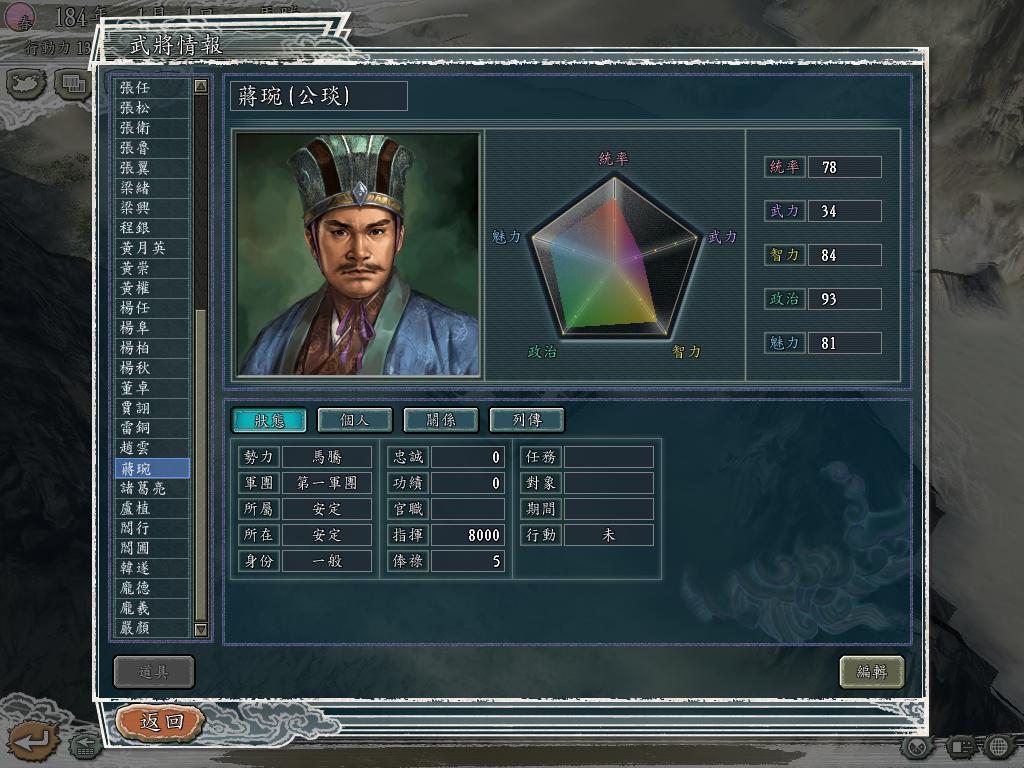The width and height of the screenshot is (1024, 768).
Task: Click the 返回 back button
Action: tap(161, 721)
